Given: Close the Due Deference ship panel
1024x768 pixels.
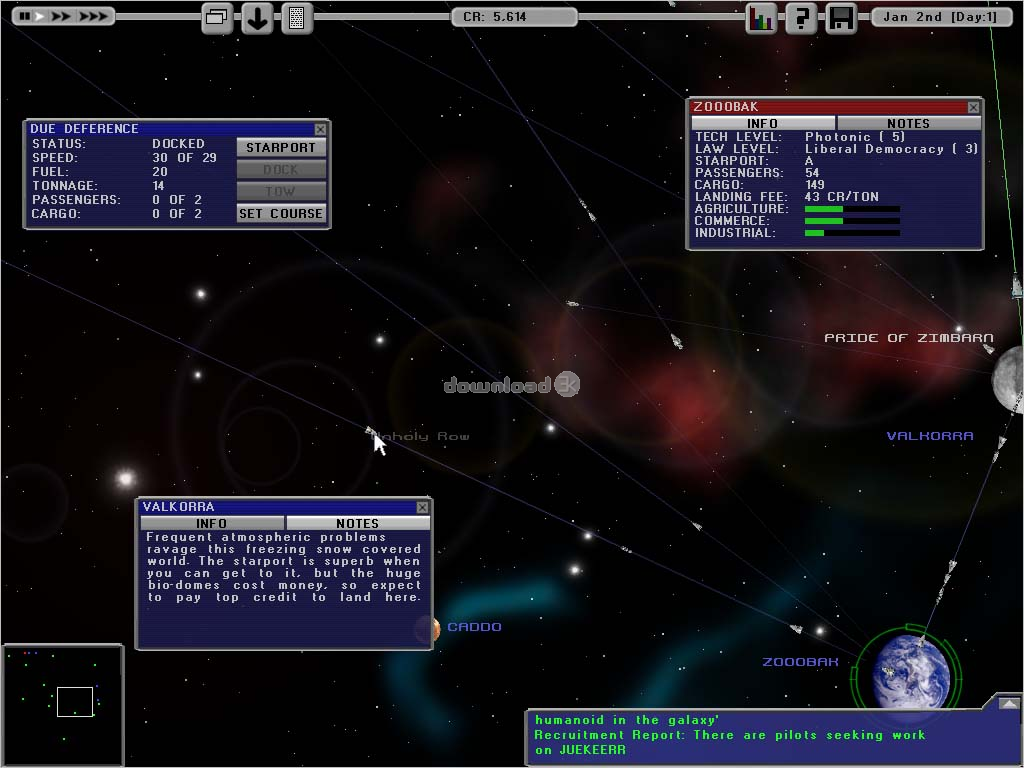Looking at the screenshot, I should point(320,129).
